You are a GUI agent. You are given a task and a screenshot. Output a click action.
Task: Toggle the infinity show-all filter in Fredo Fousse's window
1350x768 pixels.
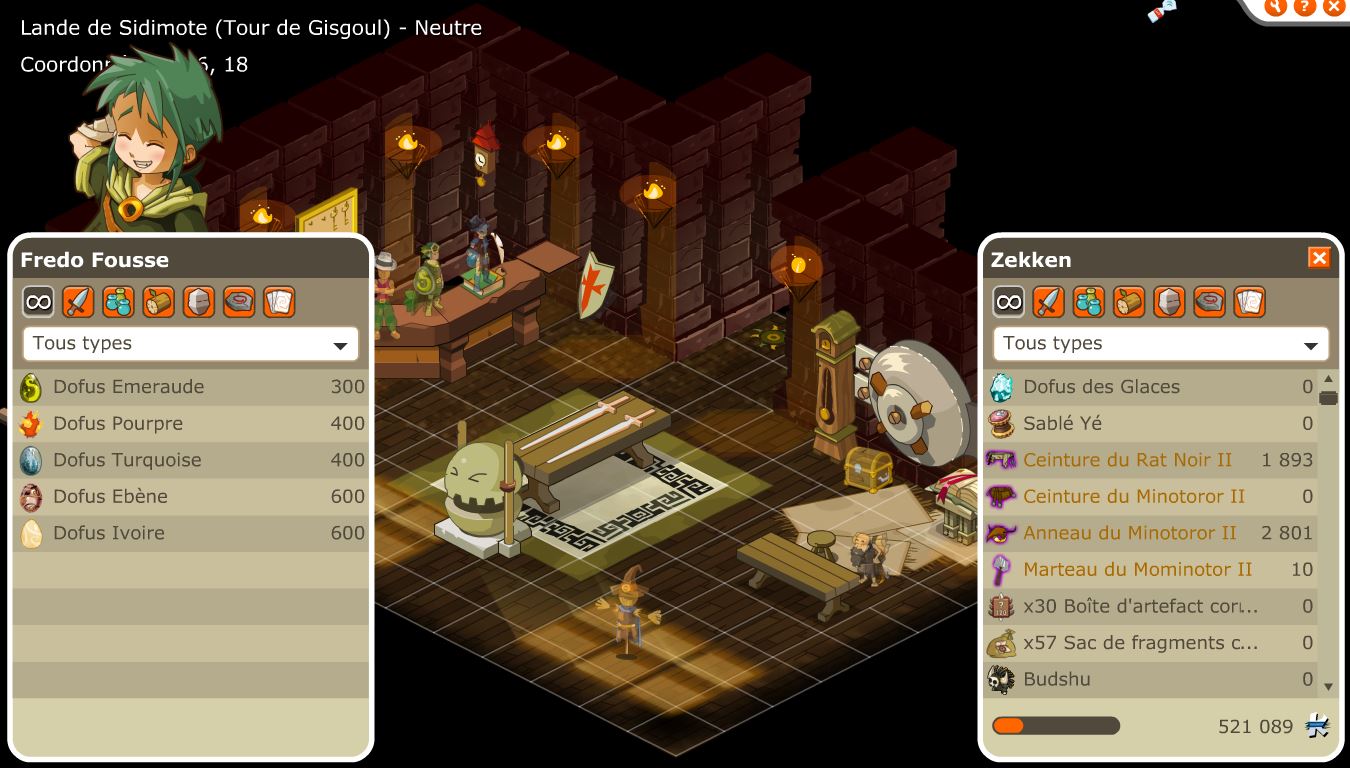[x=38, y=301]
